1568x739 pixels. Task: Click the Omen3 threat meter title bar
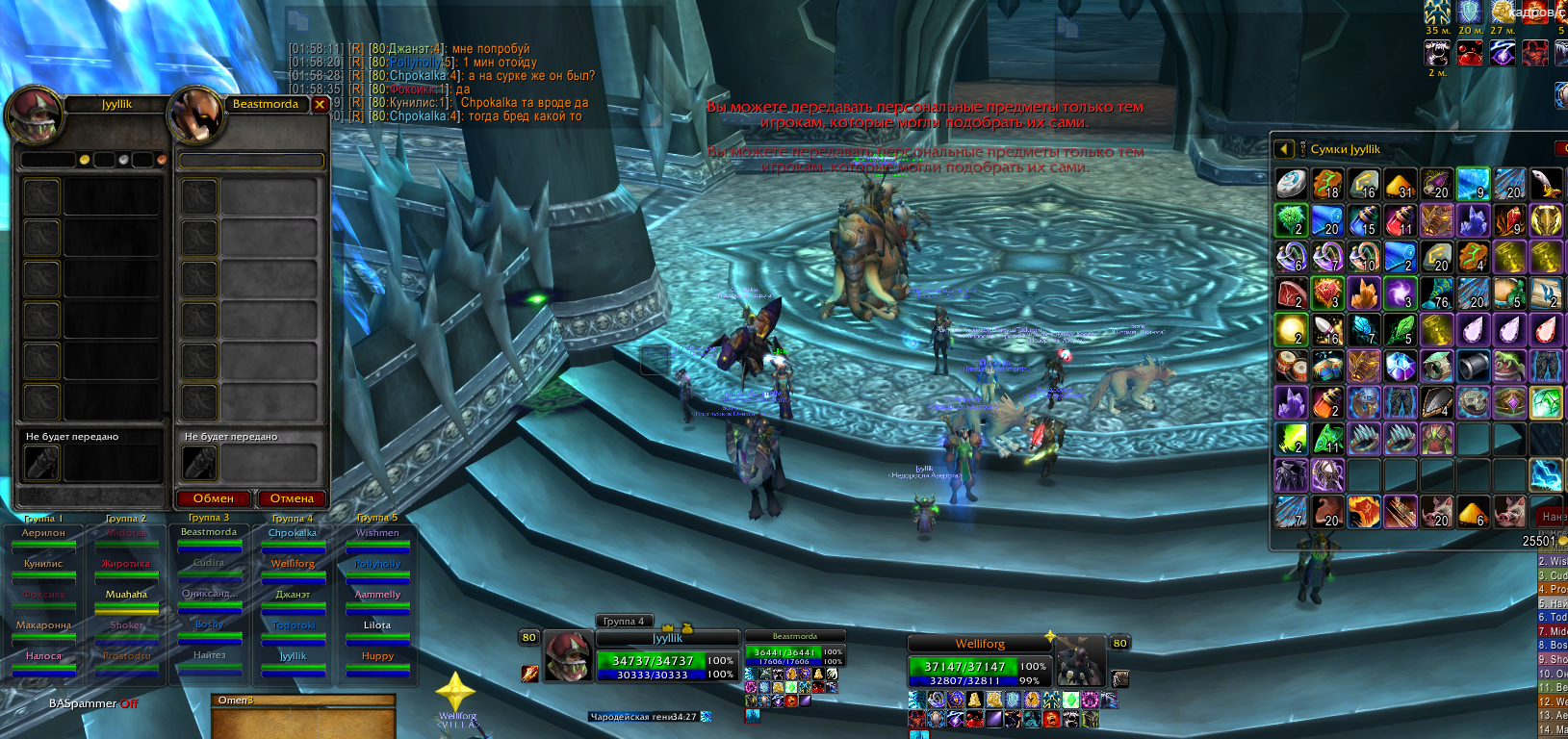click(302, 701)
